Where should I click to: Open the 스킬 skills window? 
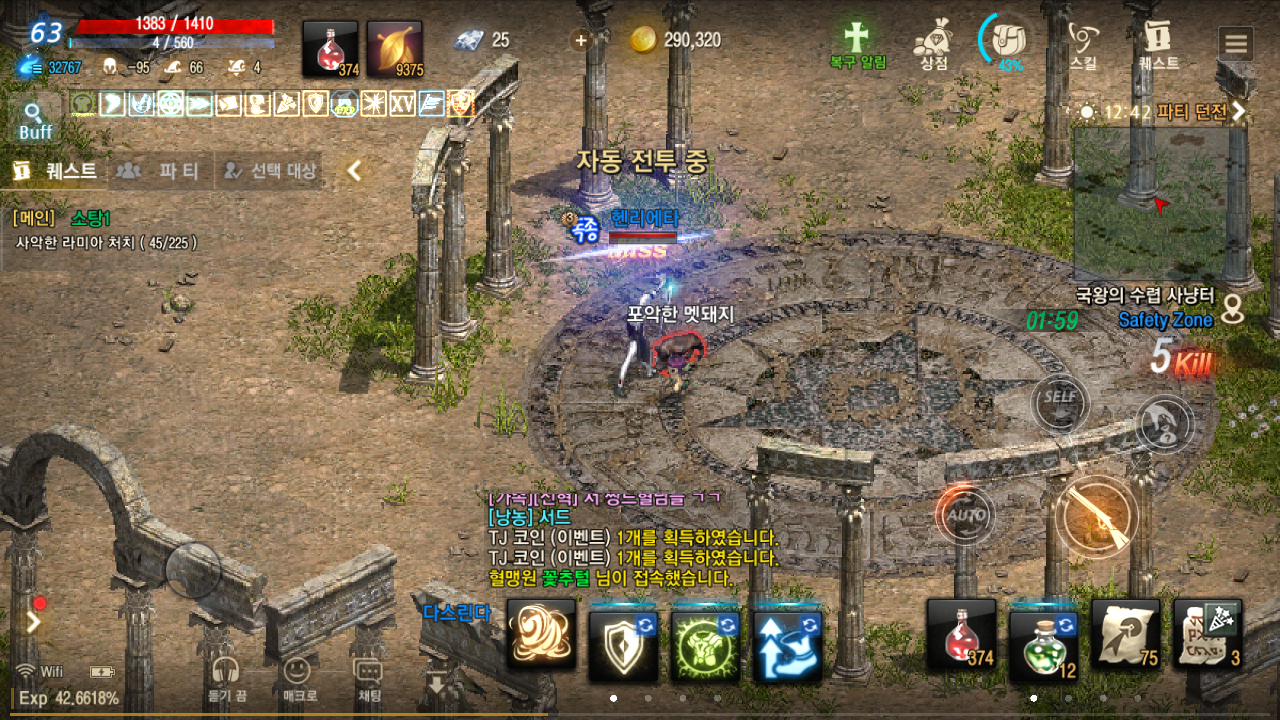click(x=1082, y=44)
